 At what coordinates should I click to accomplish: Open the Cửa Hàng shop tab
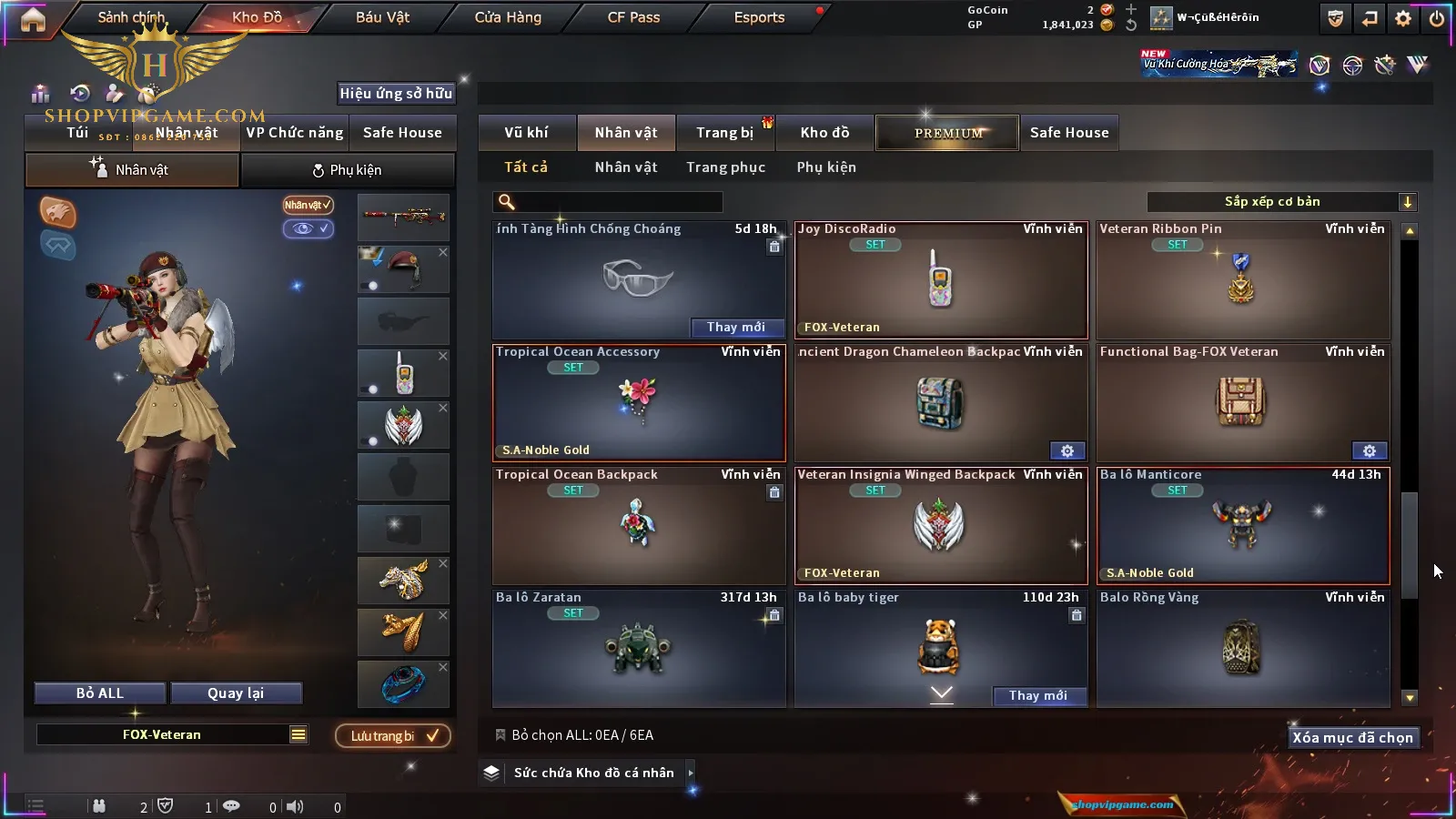click(x=508, y=17)
